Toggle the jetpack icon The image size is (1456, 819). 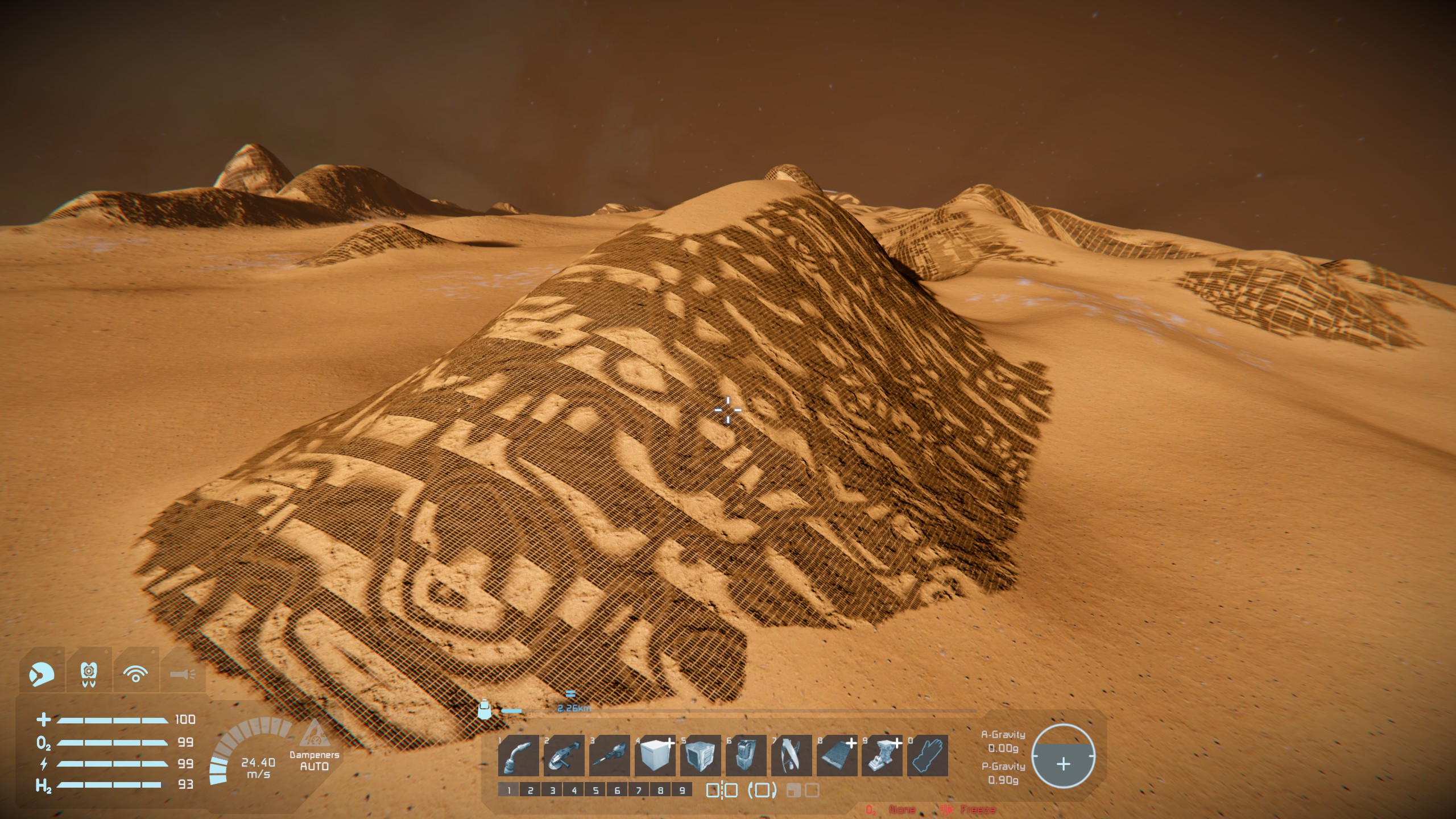[88, 674]
